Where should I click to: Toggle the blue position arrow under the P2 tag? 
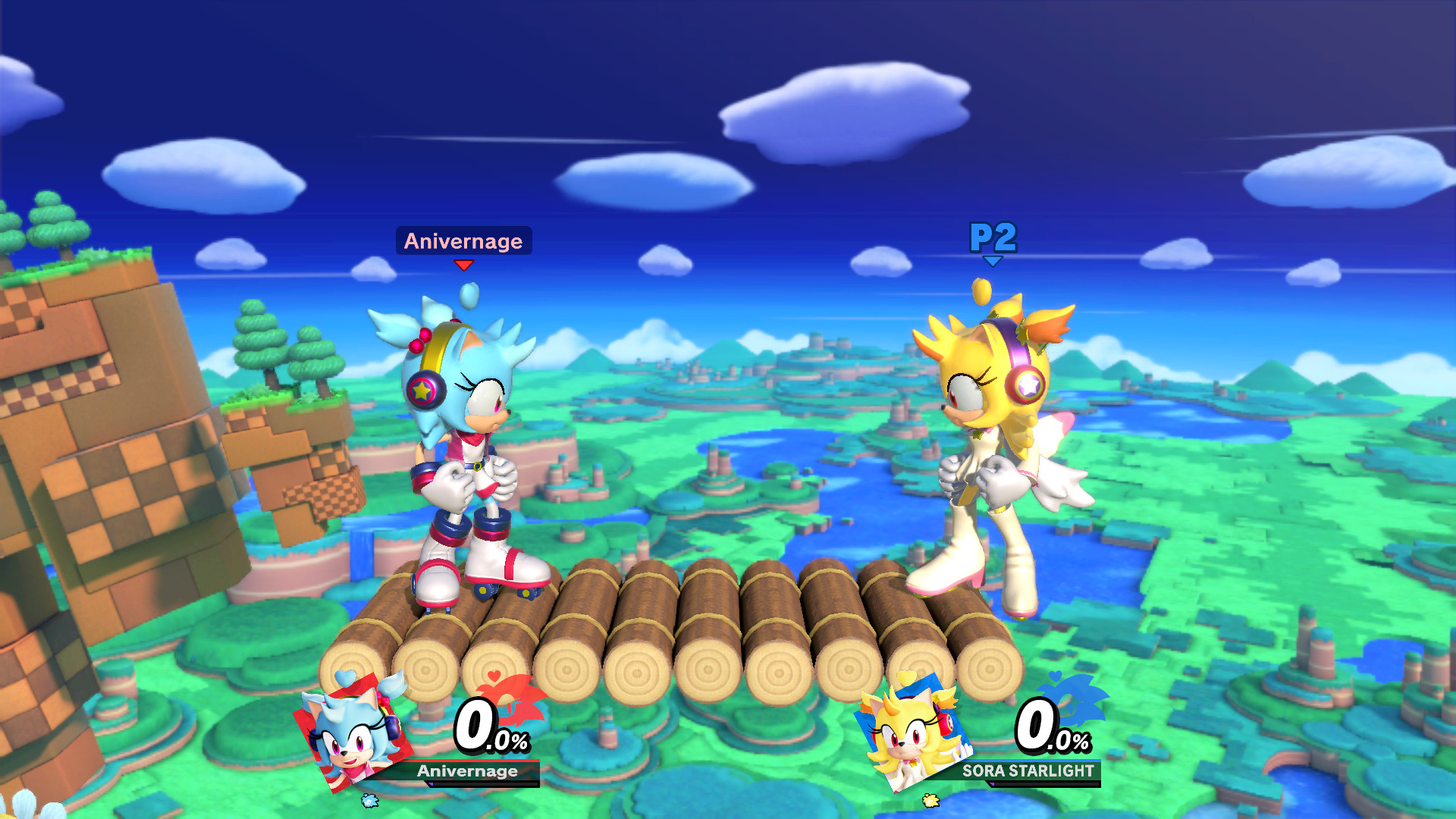coord(993,259)
